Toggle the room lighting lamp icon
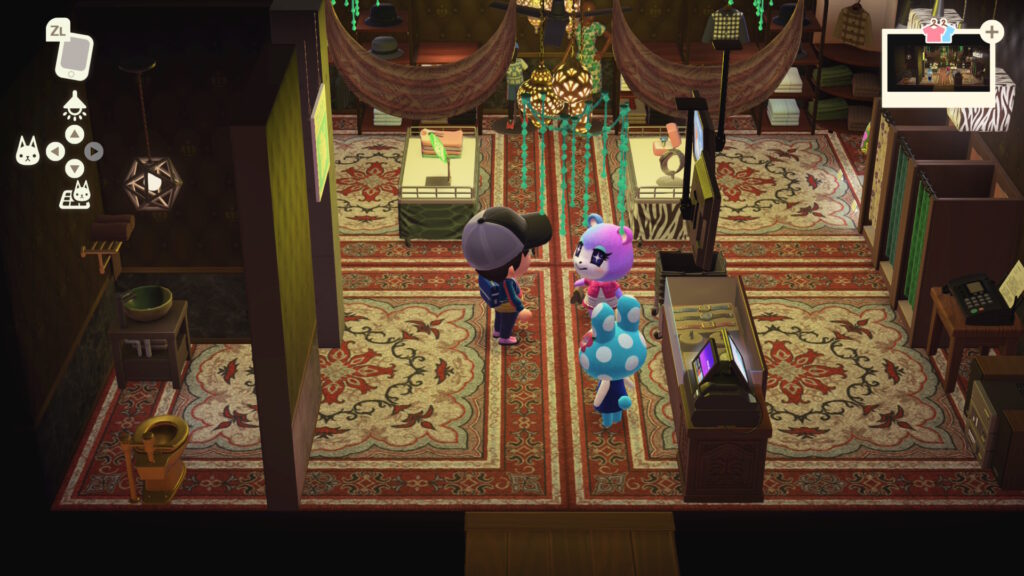1024x576 pixels. [74, 104]
